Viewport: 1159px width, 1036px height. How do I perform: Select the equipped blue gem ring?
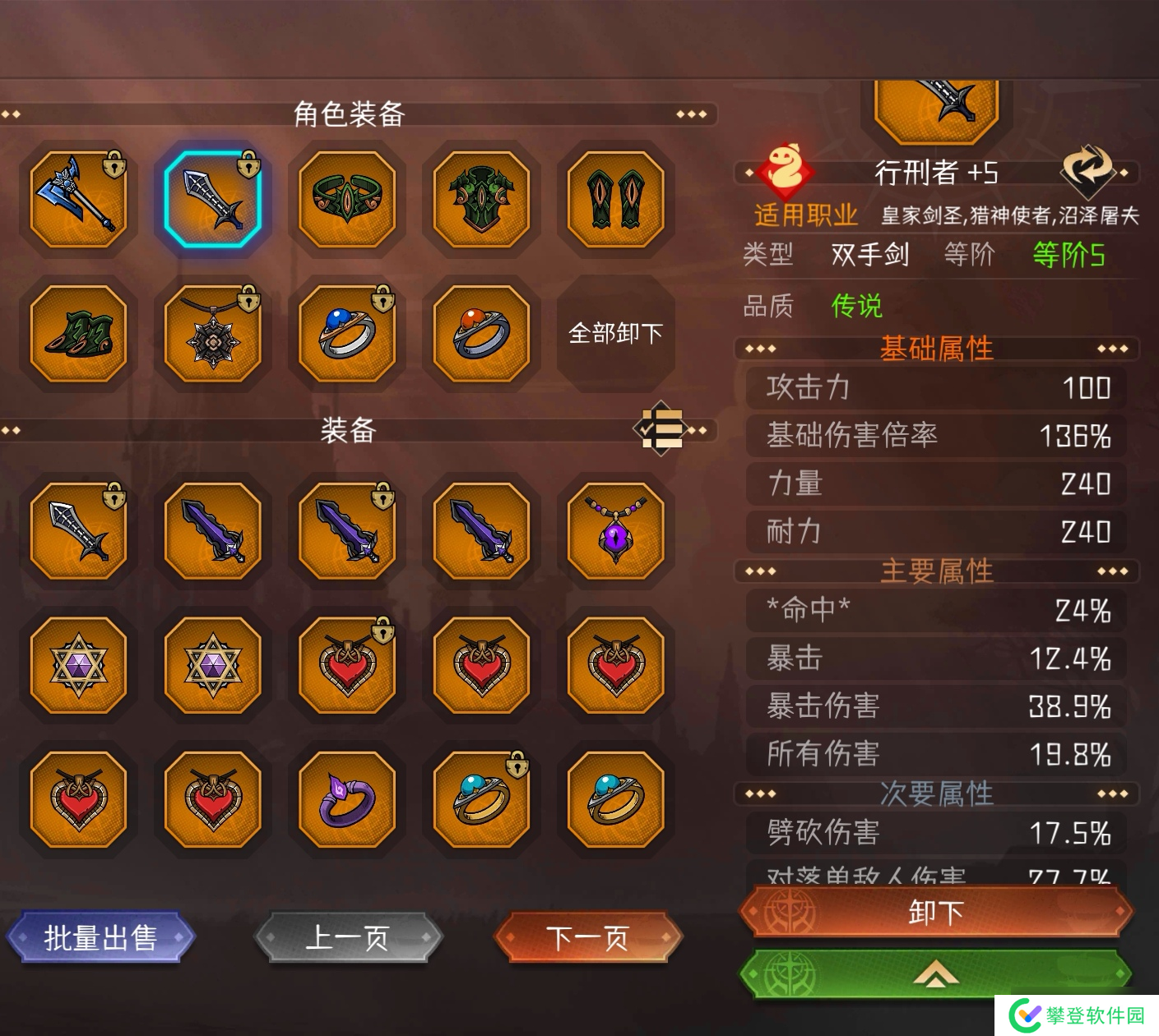pos(347,333)
